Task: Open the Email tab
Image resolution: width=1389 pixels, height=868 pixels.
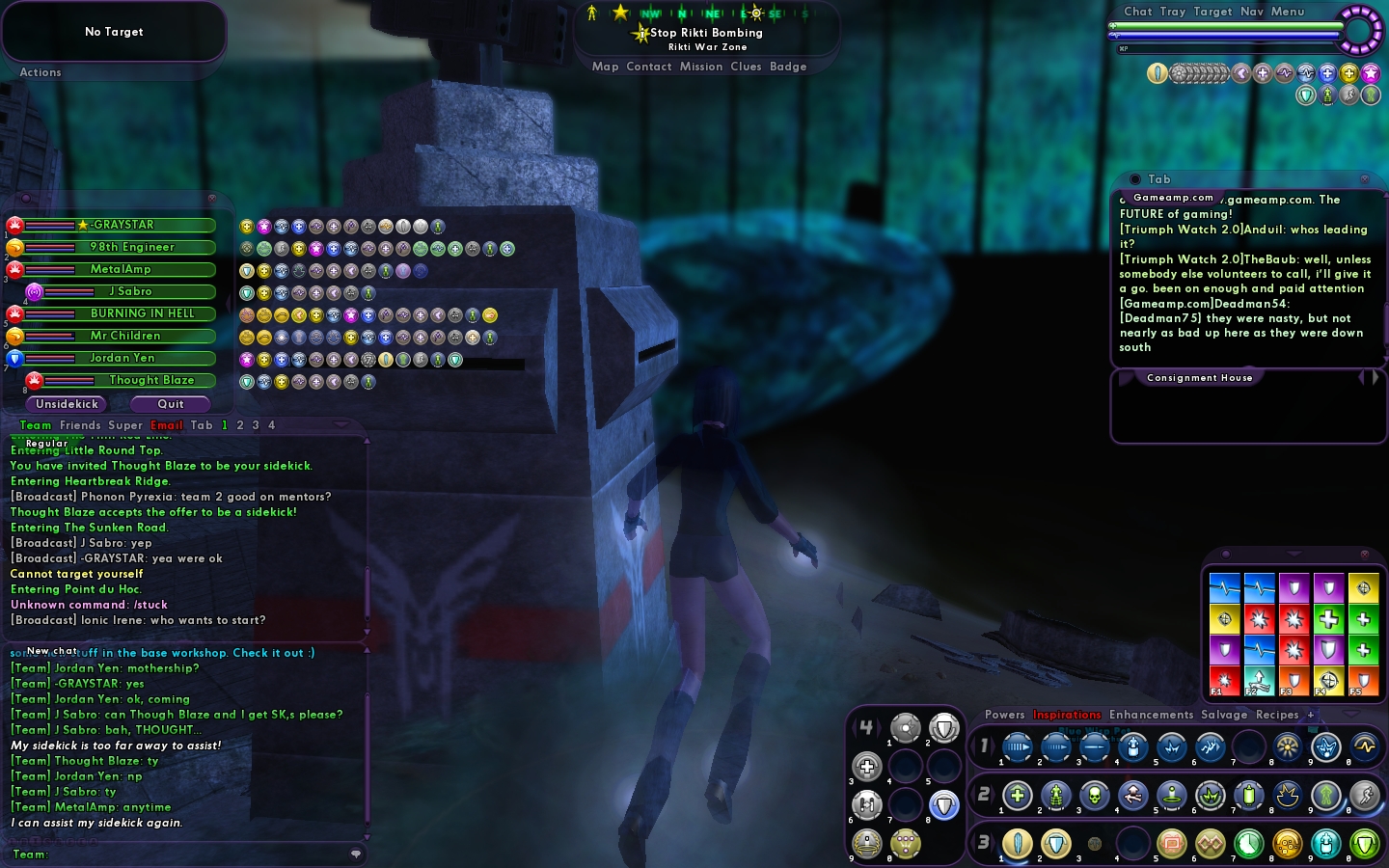Action: point(166,425)
